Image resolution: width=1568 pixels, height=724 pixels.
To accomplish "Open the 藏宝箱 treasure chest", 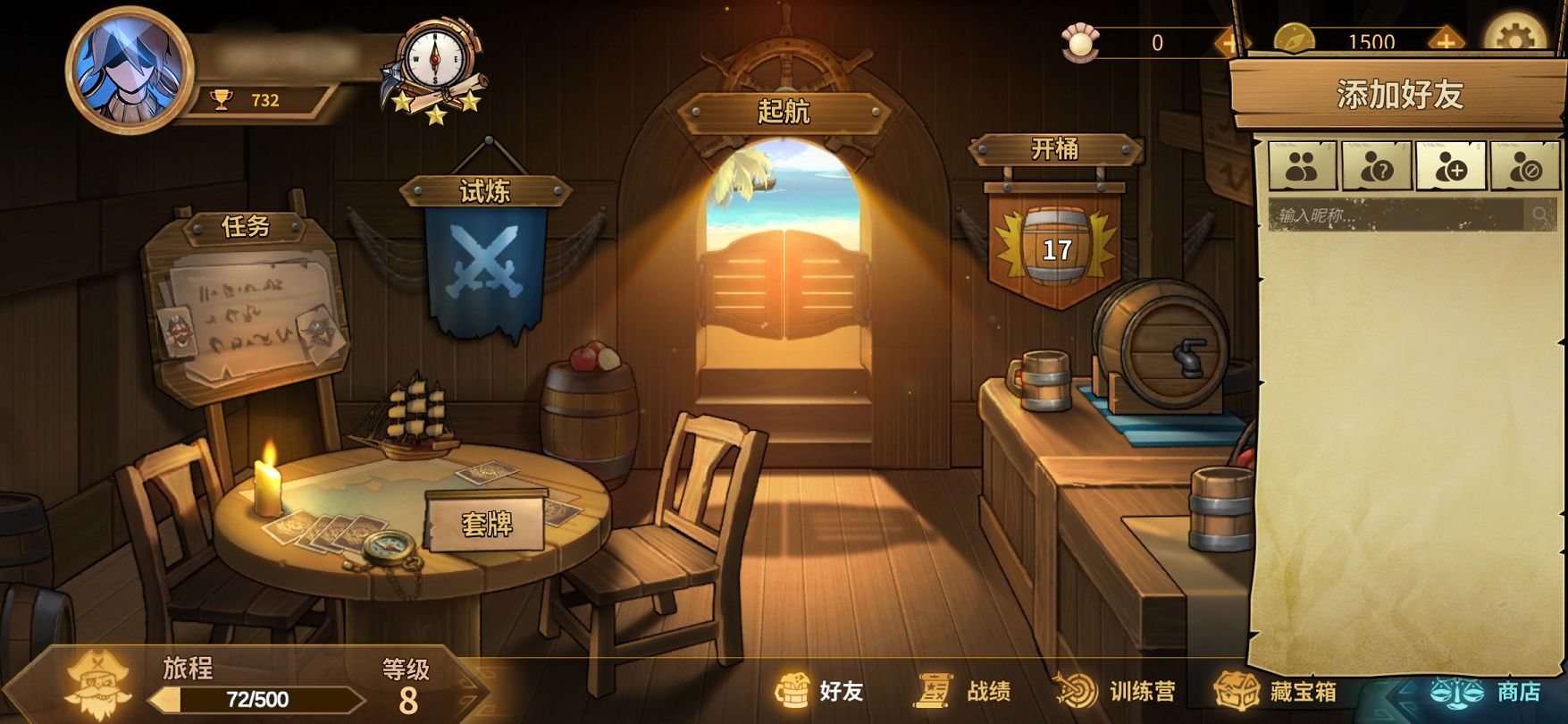I will tap(1276, 691).
